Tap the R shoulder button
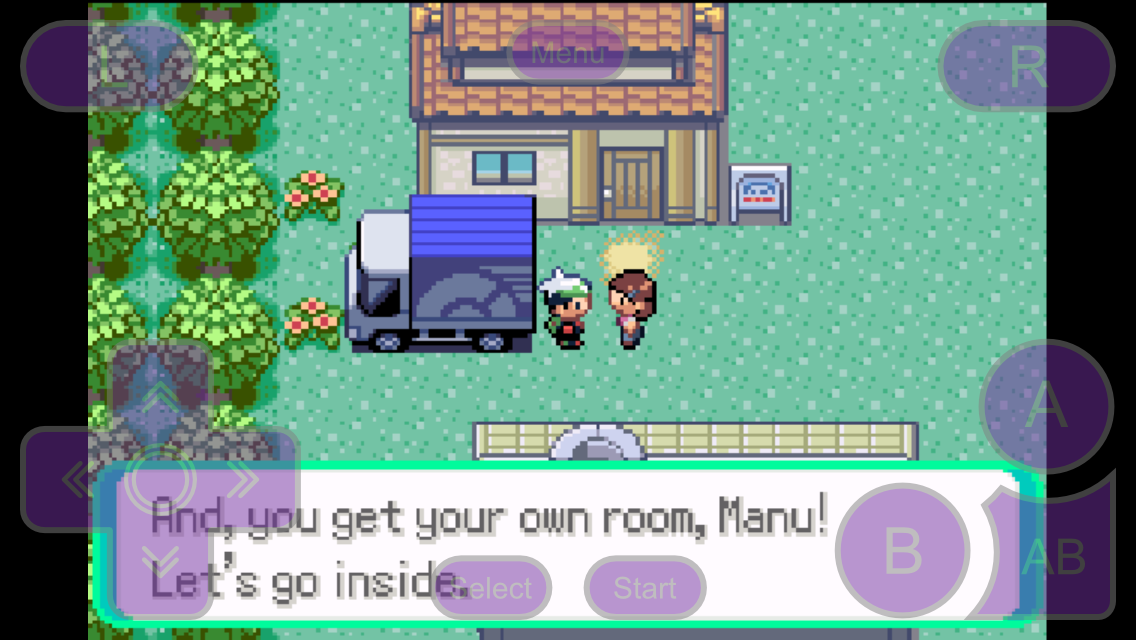 (1027, 66)
